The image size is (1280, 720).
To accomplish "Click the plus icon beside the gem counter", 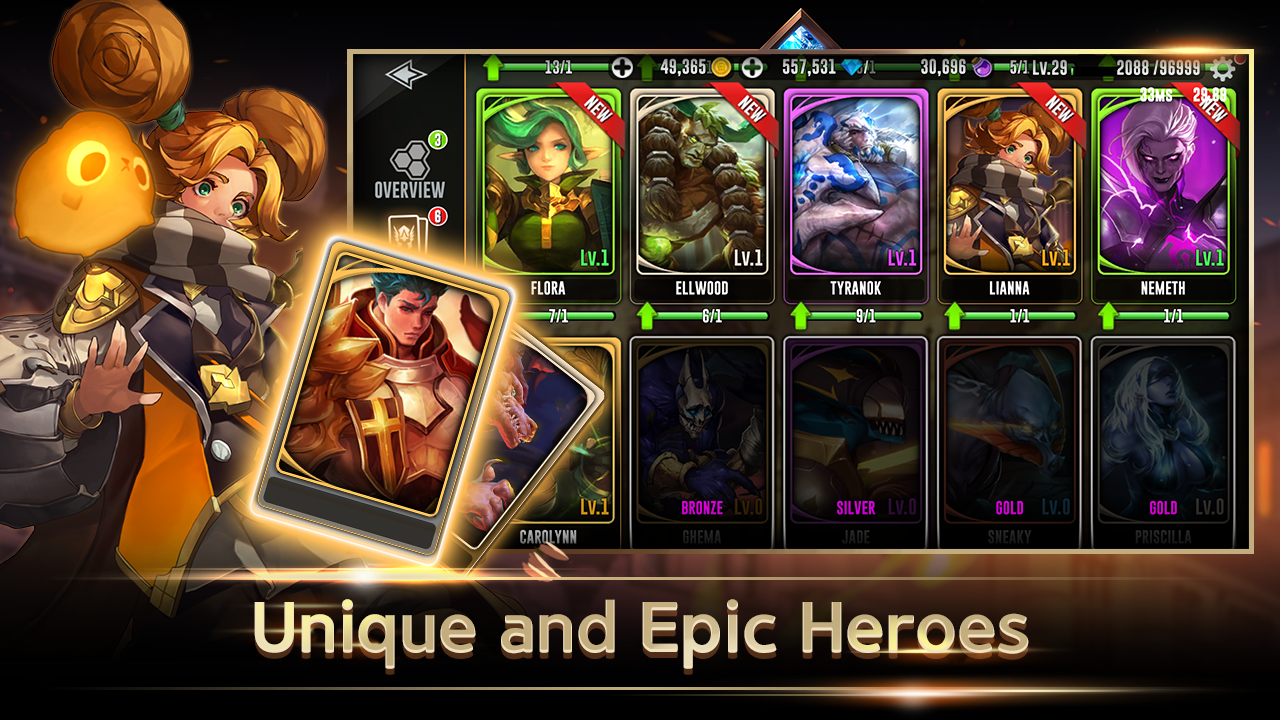I will point(750,67).
